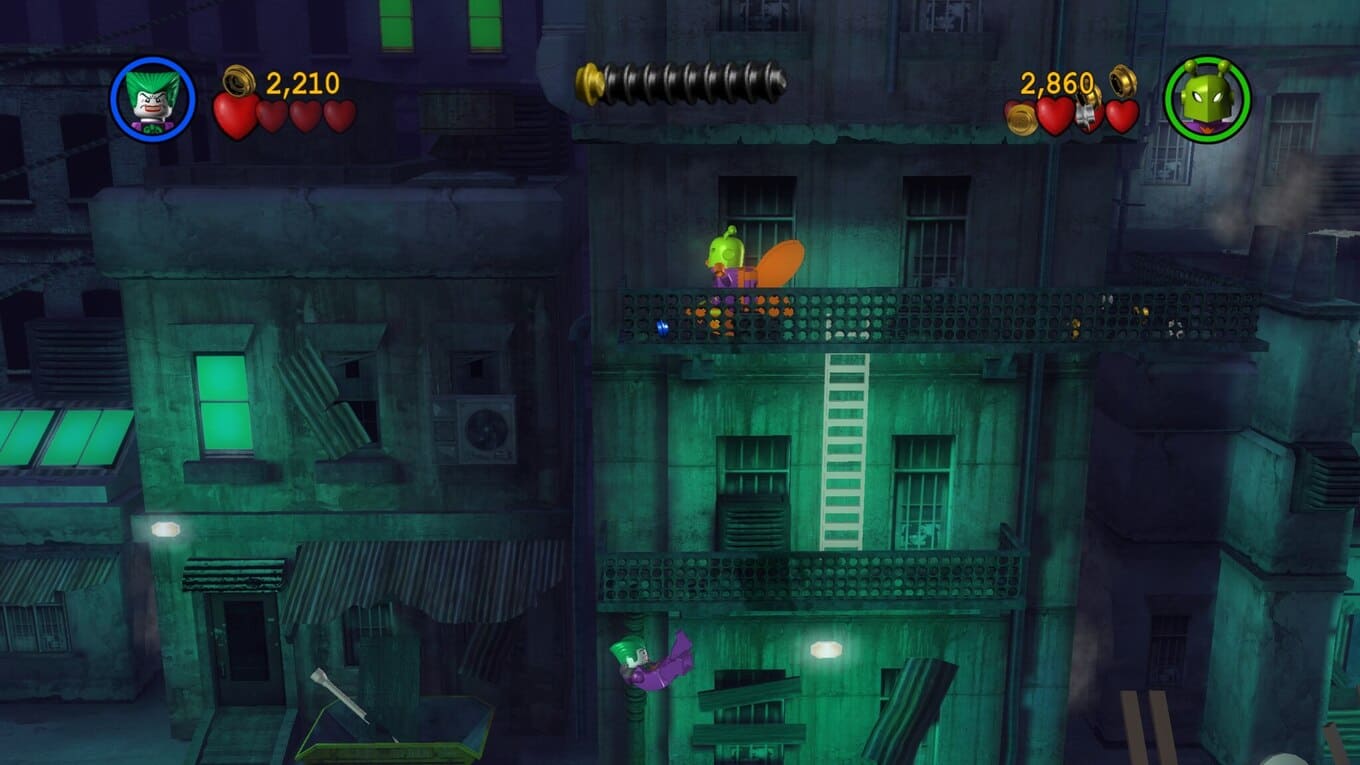
Task: Click the green Brainiac character portrait
Action: pos(1207,99)
